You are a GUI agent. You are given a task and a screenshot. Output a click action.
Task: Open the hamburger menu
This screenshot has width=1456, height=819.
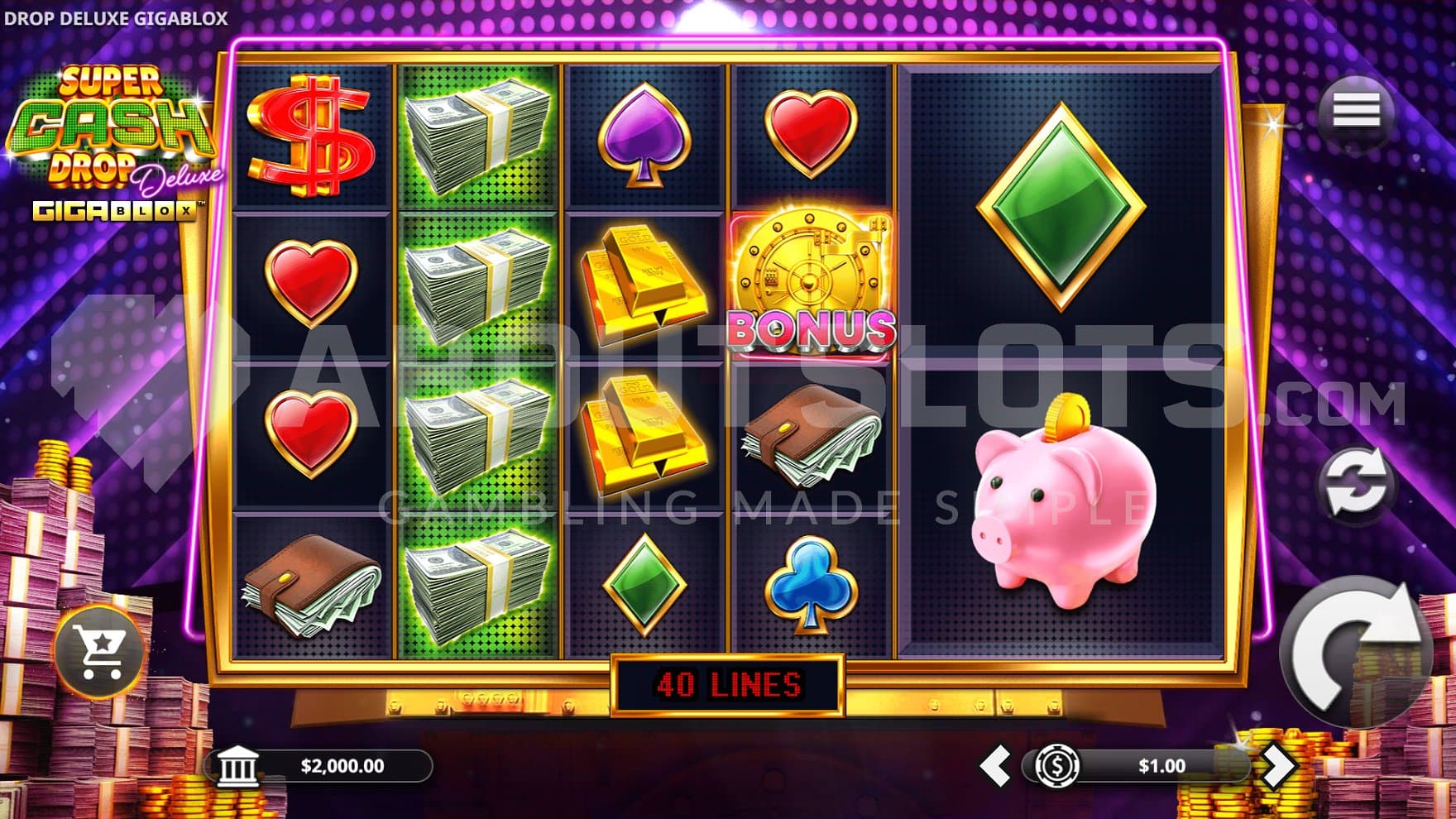pyautogui.click(x=1356, y=111)
